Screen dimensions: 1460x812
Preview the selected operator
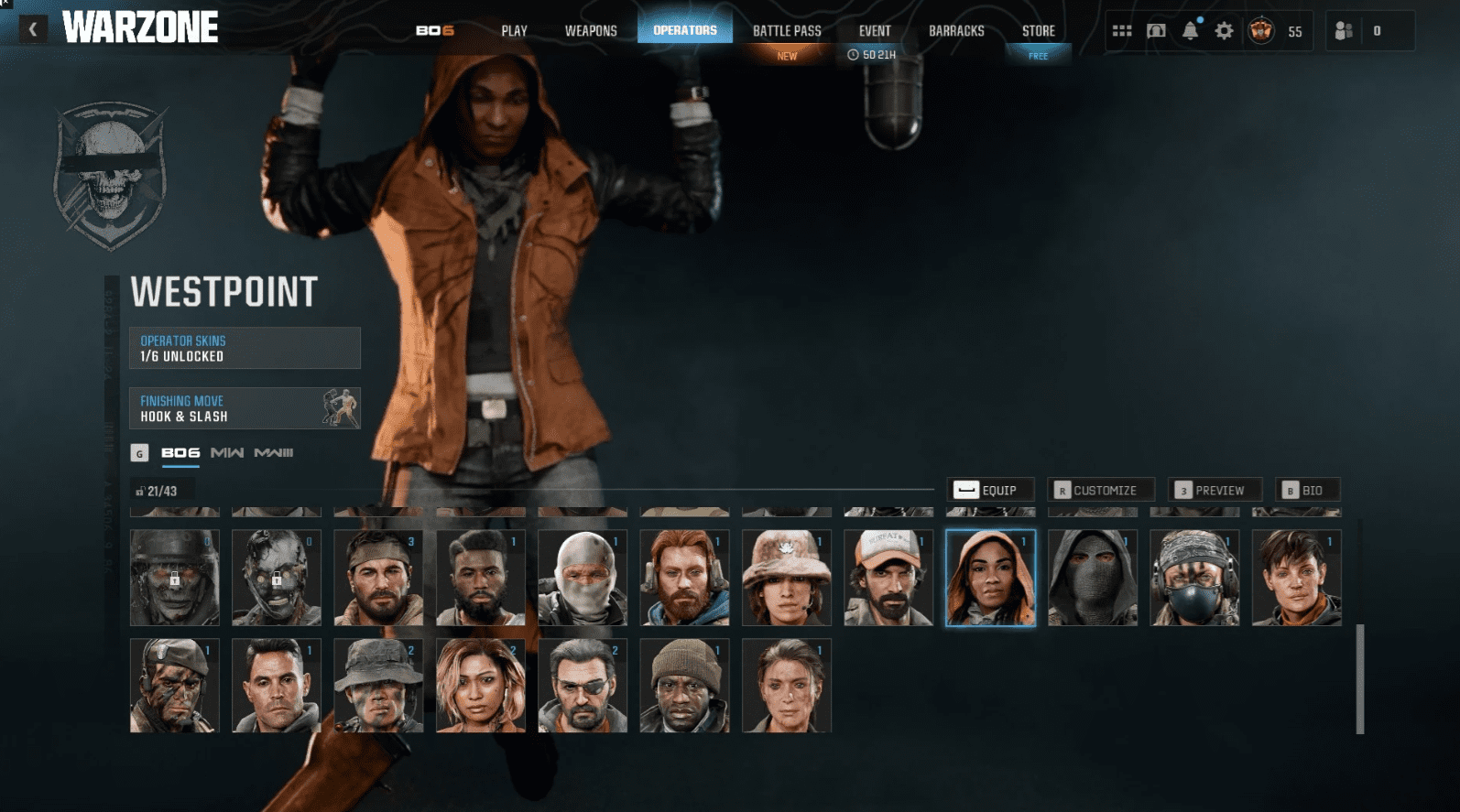click(1215, 490)
